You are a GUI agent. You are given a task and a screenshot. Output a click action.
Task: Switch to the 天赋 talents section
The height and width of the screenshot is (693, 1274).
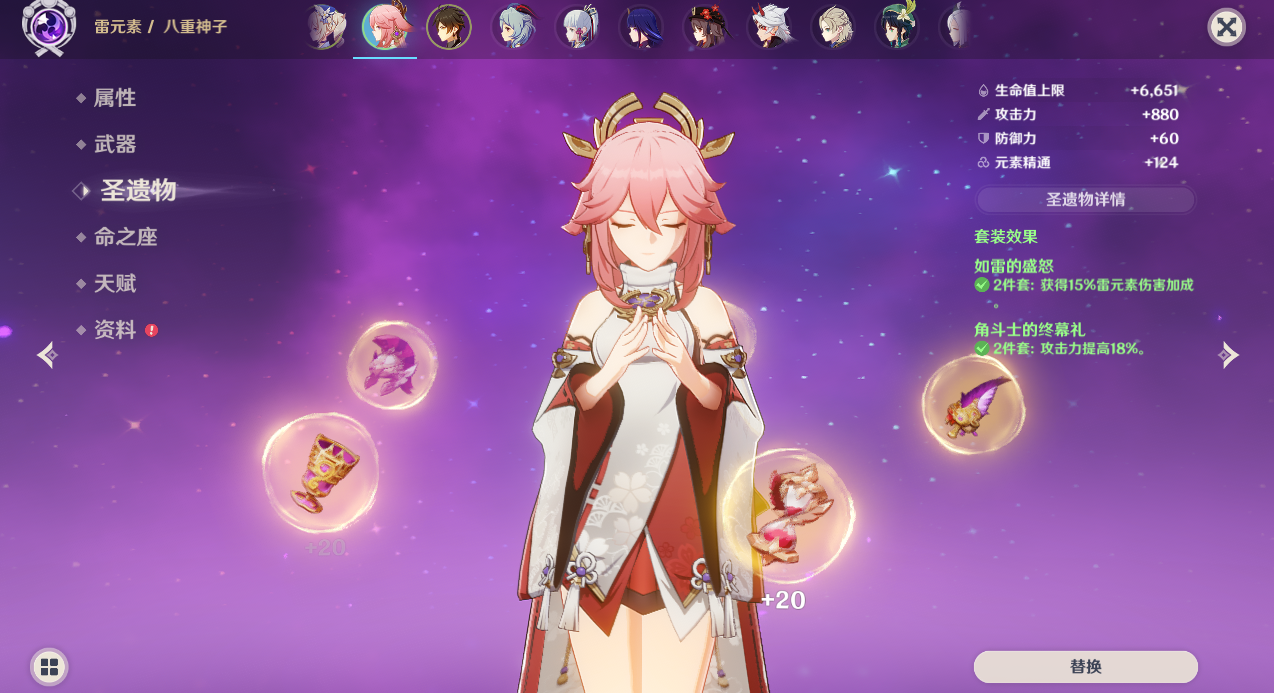[114, 284]
